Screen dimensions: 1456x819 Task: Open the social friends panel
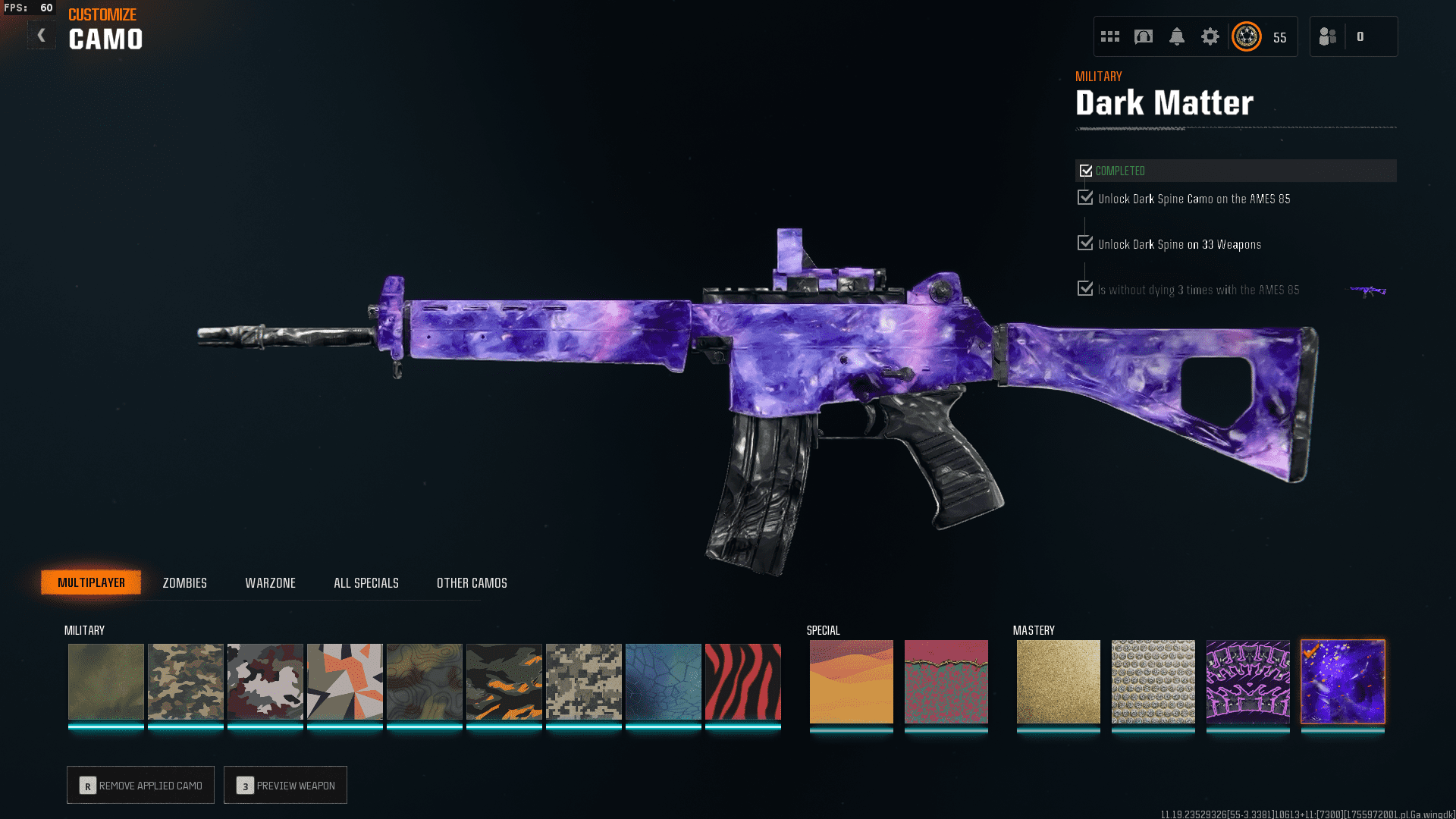(1328, 36)
